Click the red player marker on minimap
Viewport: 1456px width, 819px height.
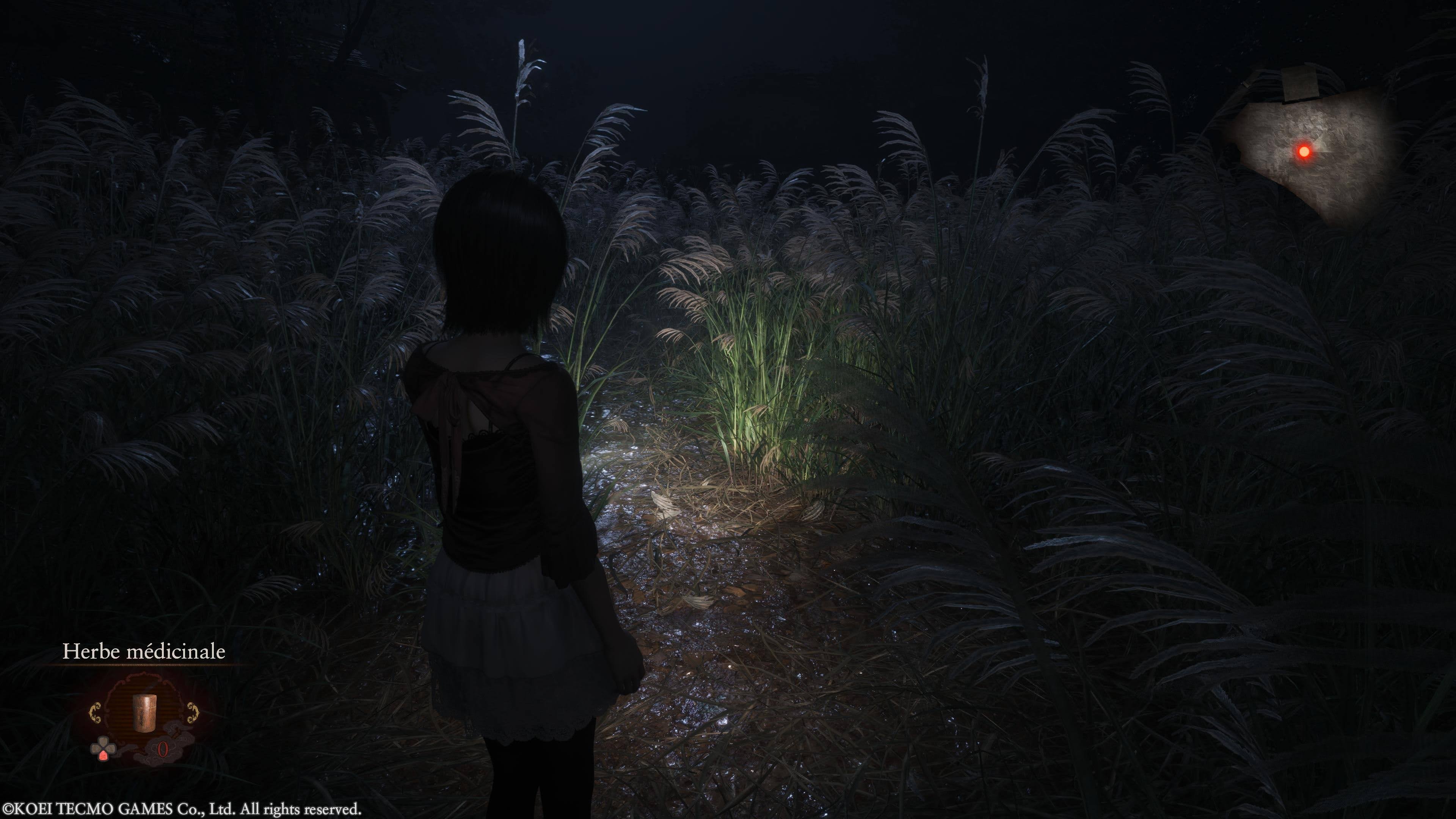pos(1304,152)
